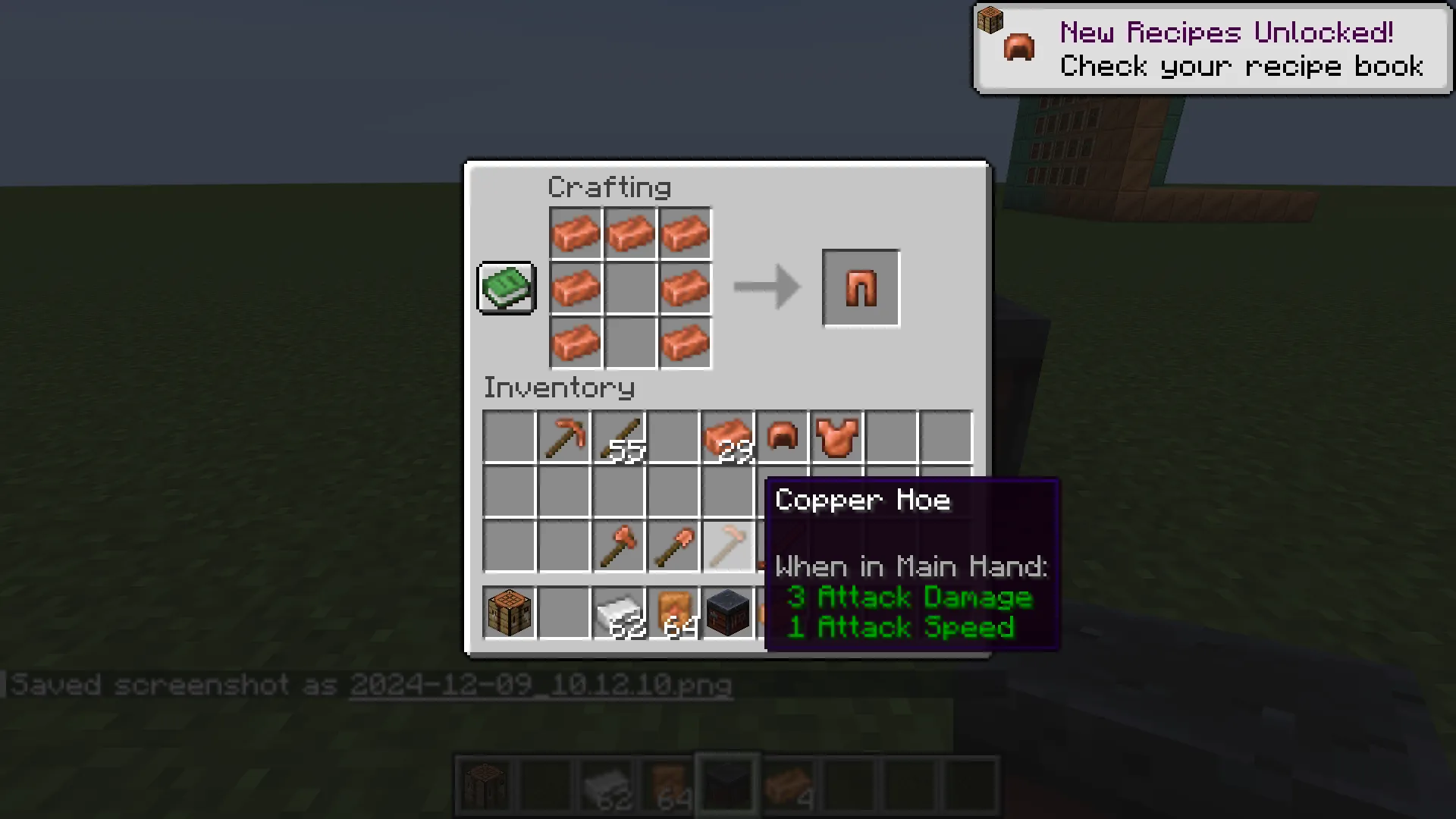Click the New Recipes Unlocked toast notification
The height and width of the screenshot is (819, 1456).
1211,47
